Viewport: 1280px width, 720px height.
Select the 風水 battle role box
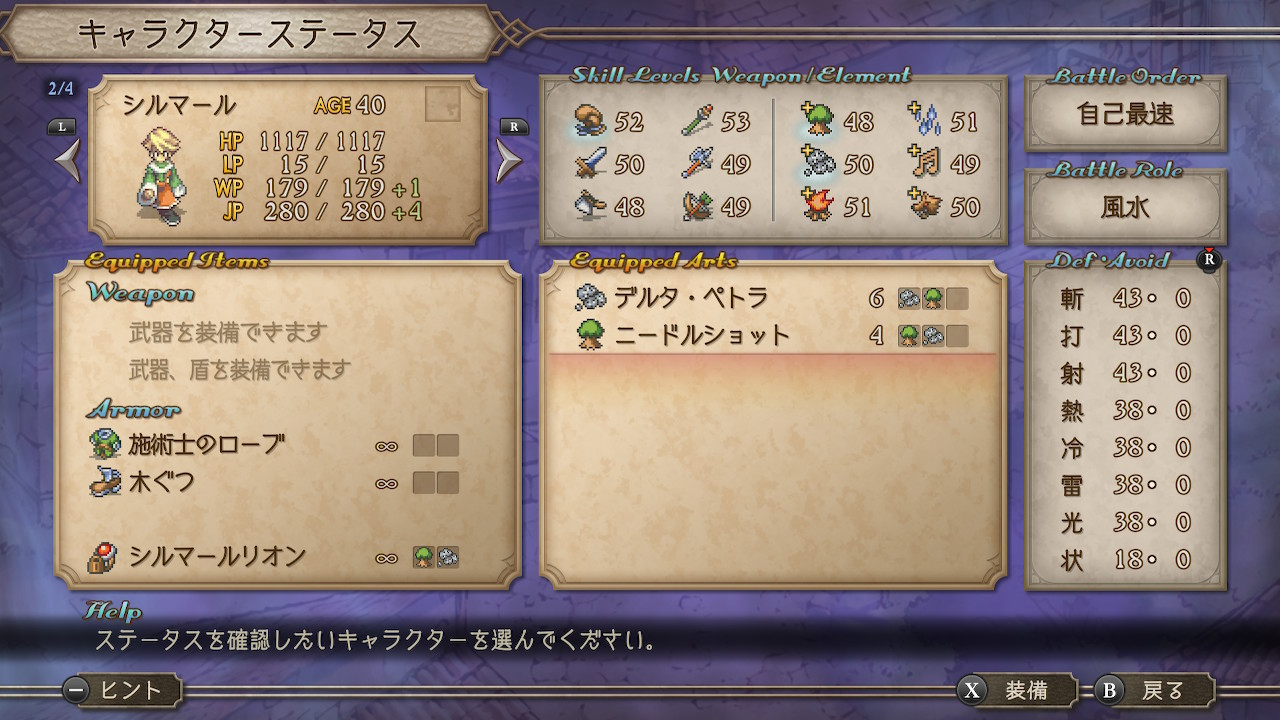tap(1125, 207)
